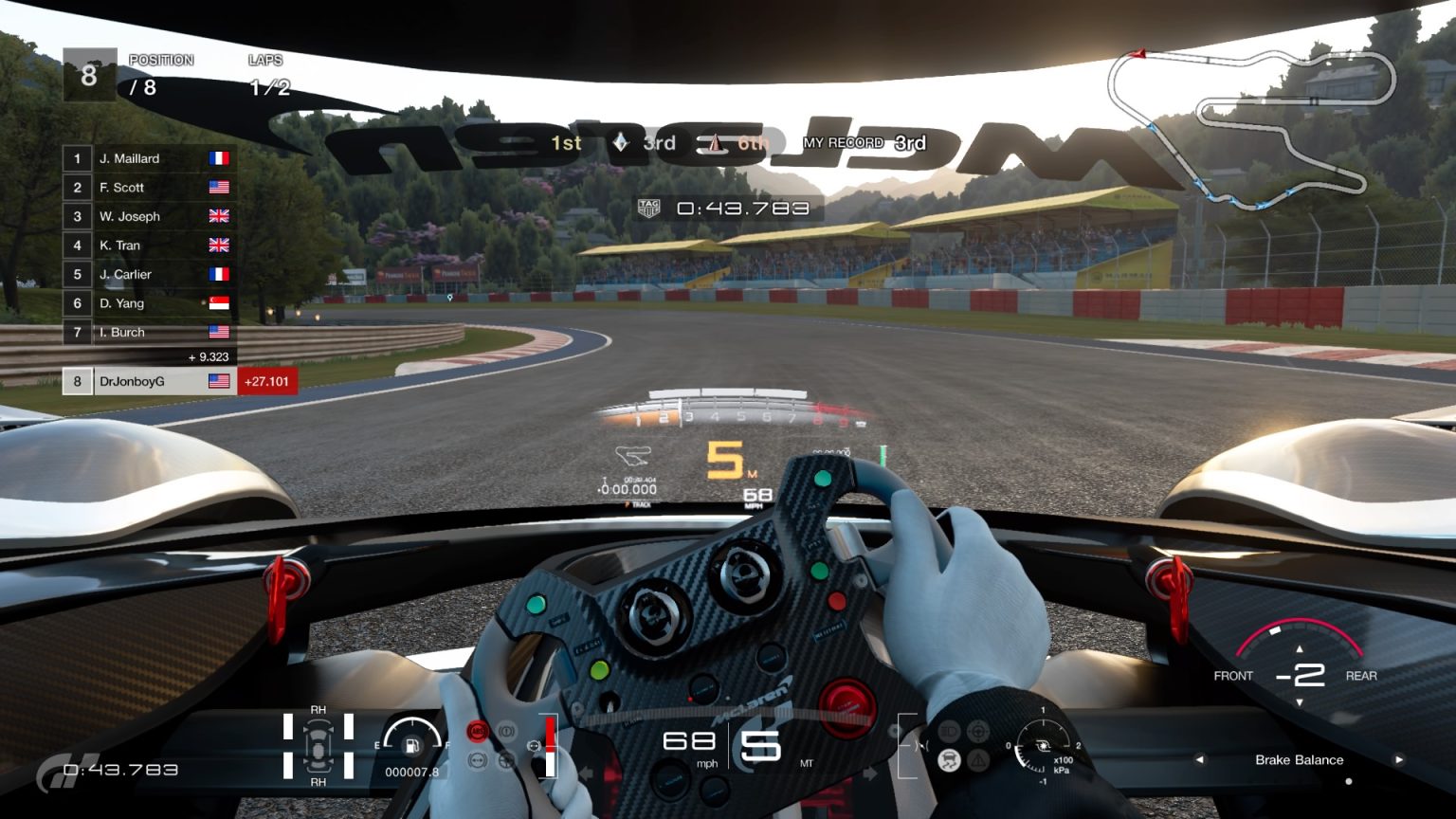Toggle the handbrake indicator
The image size is (1456, 819).
pos(508,731)
